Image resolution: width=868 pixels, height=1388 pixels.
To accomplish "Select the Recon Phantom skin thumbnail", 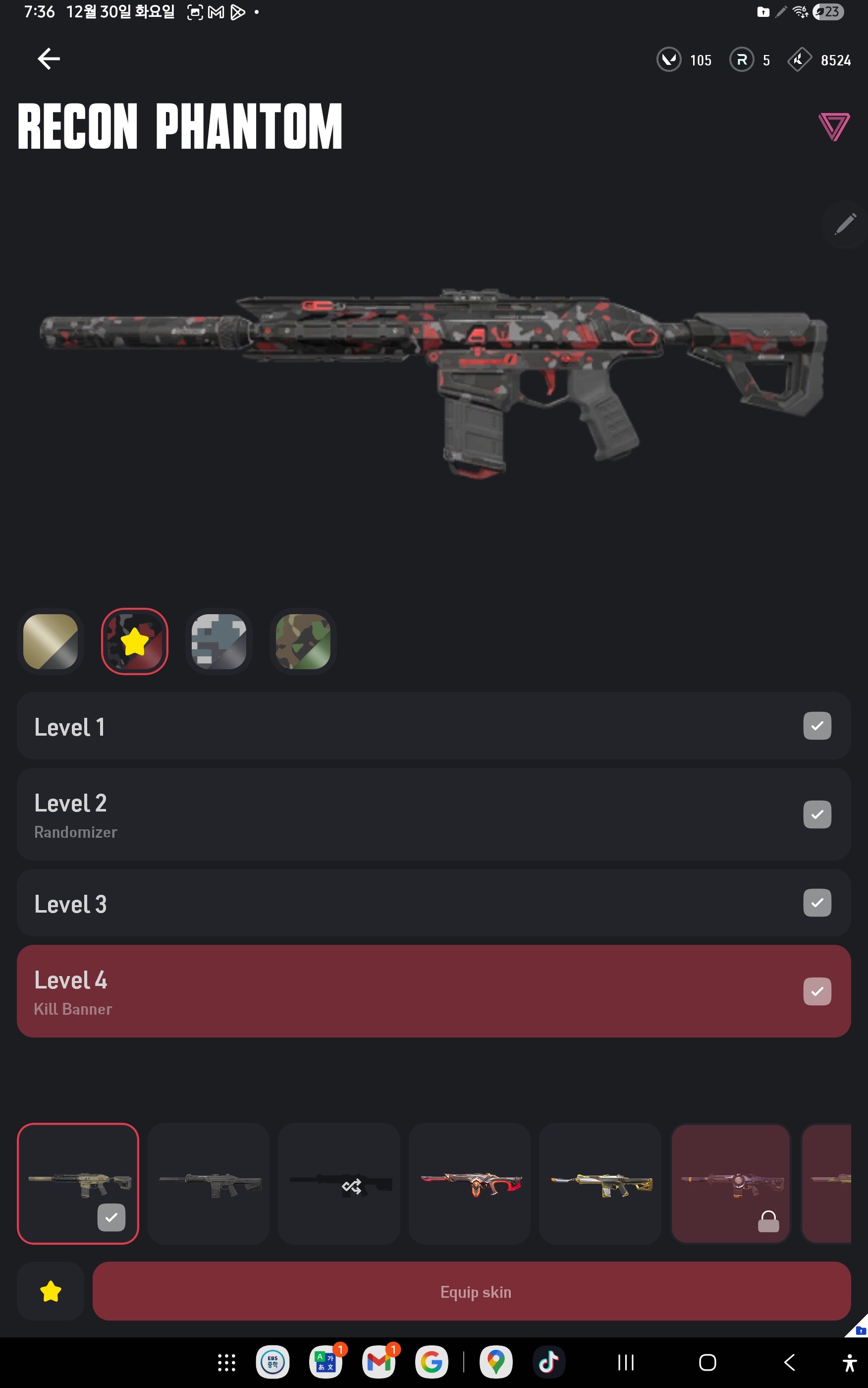I will tap(78, 1184).
